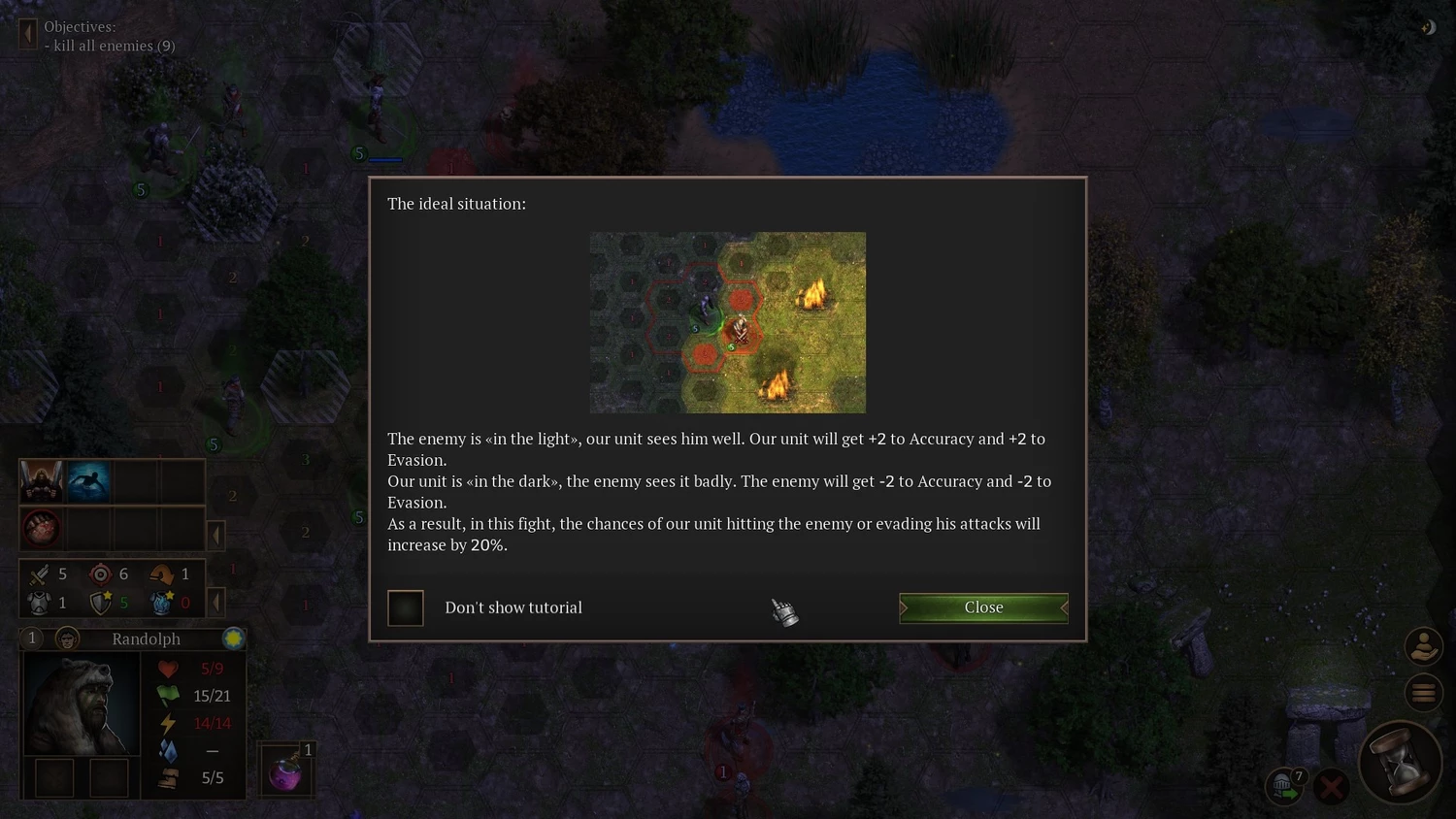The height and width of the screenshot is (819, 1456).
Task: Collapse the skills panel with its arrow
Action: click(x=216, y=535)
